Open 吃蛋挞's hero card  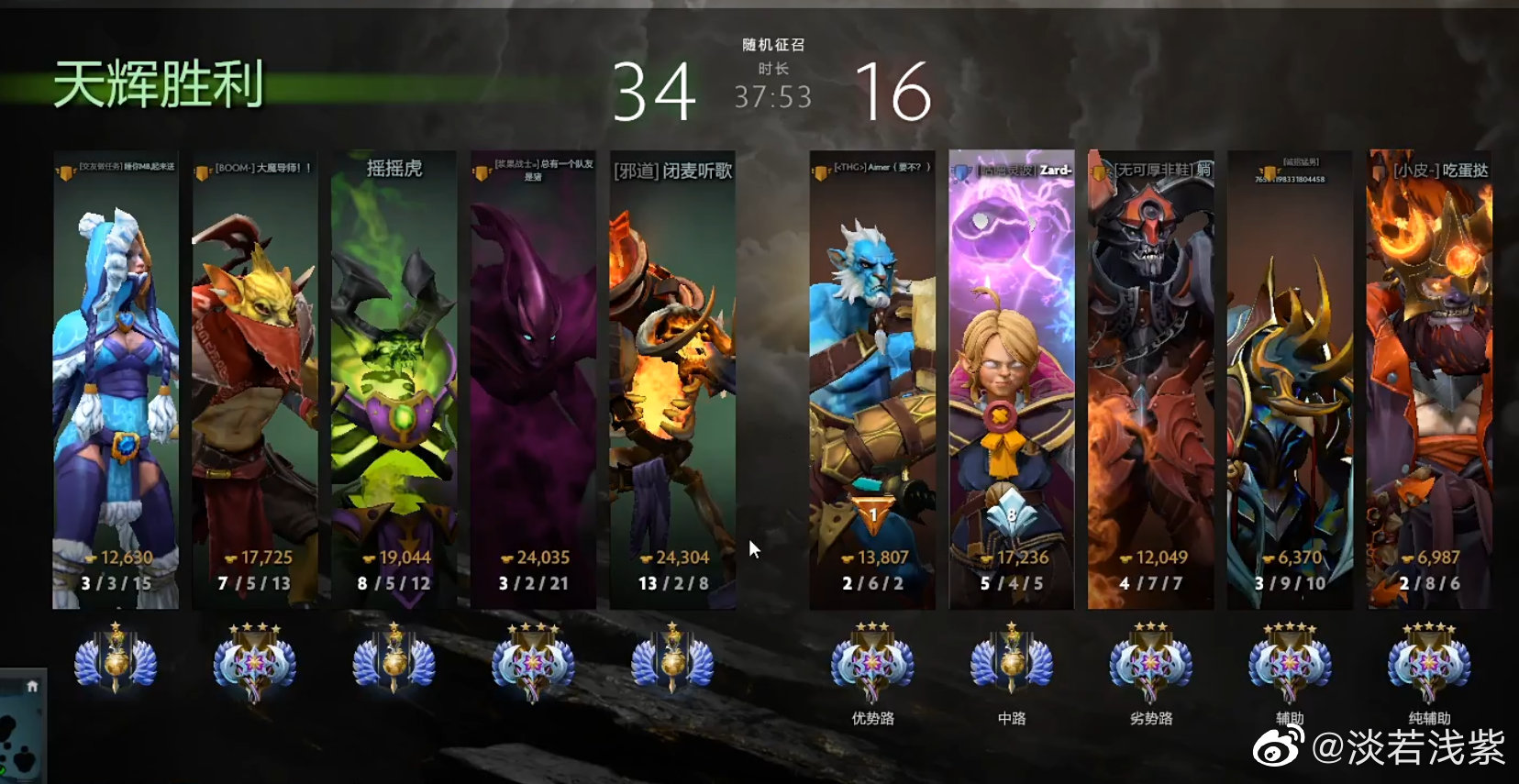(1429, 380)
